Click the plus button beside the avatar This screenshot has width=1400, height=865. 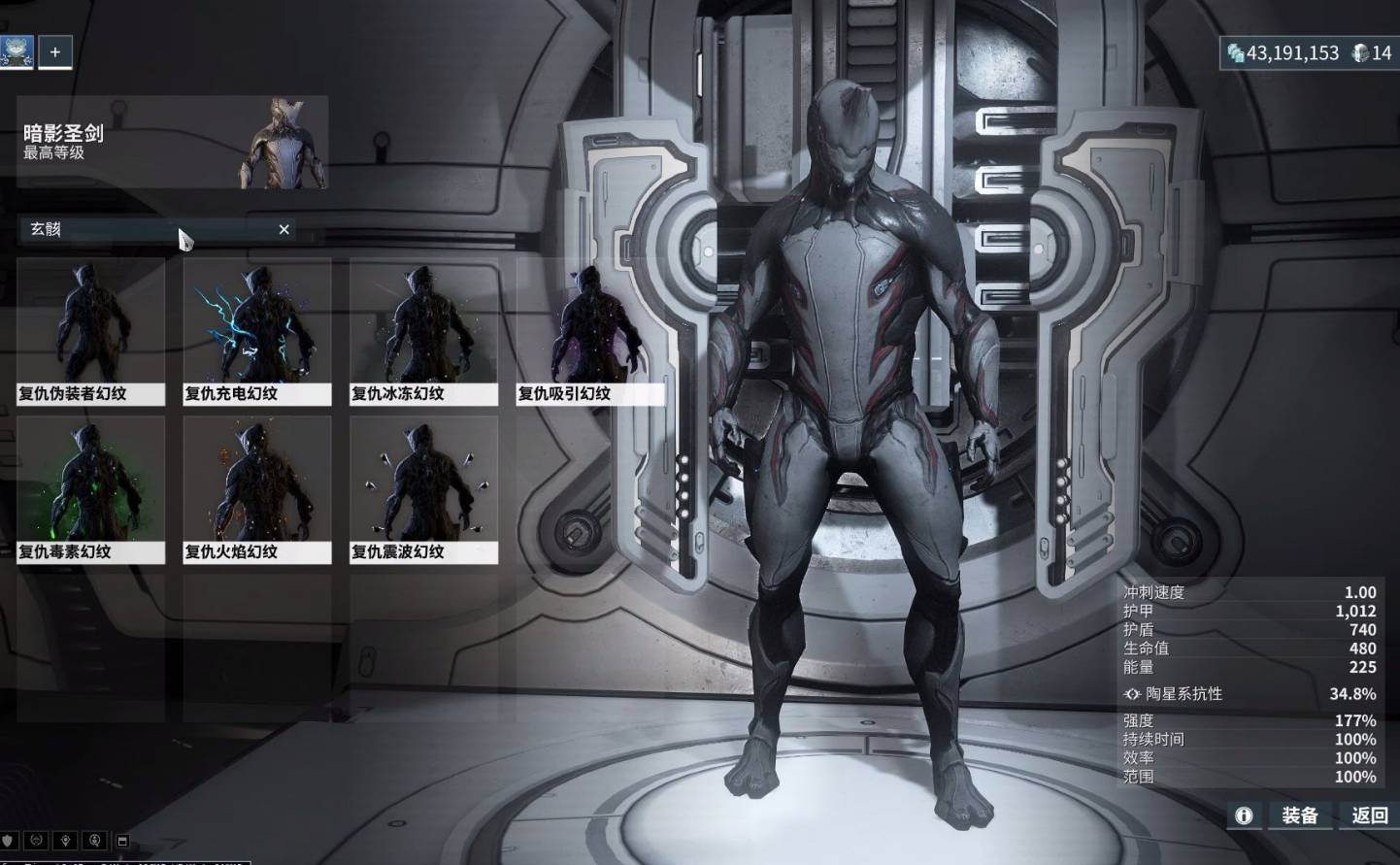(55, 52)
